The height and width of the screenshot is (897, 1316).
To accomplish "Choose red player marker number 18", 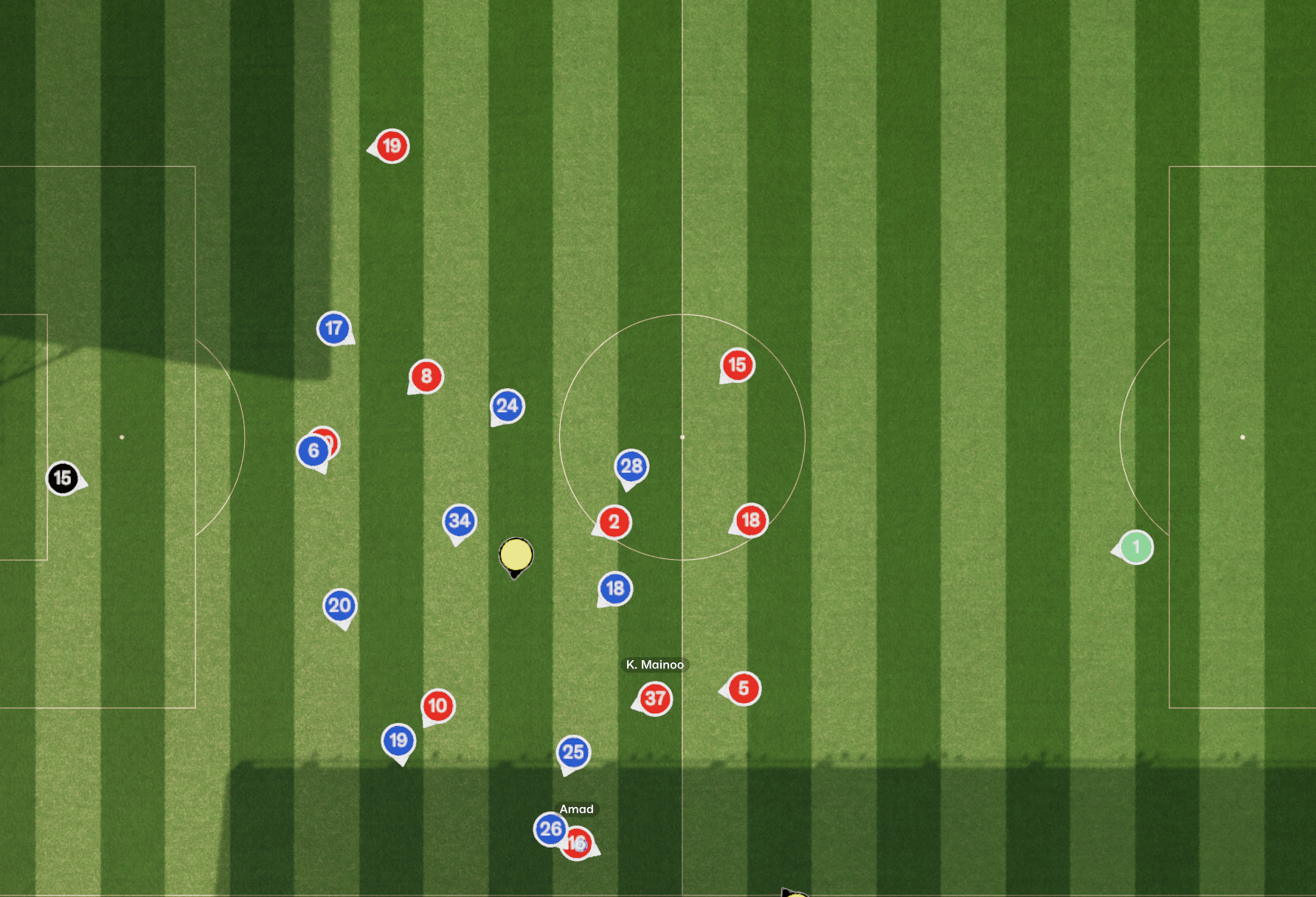I will (751, 520).
